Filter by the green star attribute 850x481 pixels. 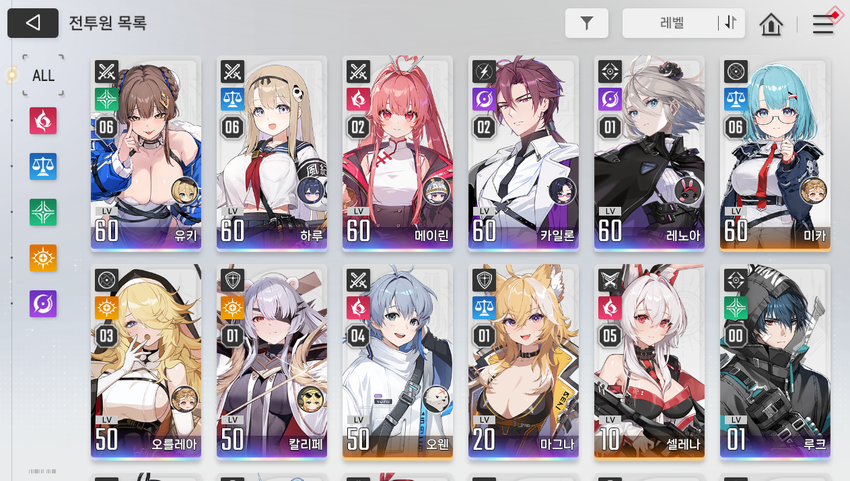43,212
